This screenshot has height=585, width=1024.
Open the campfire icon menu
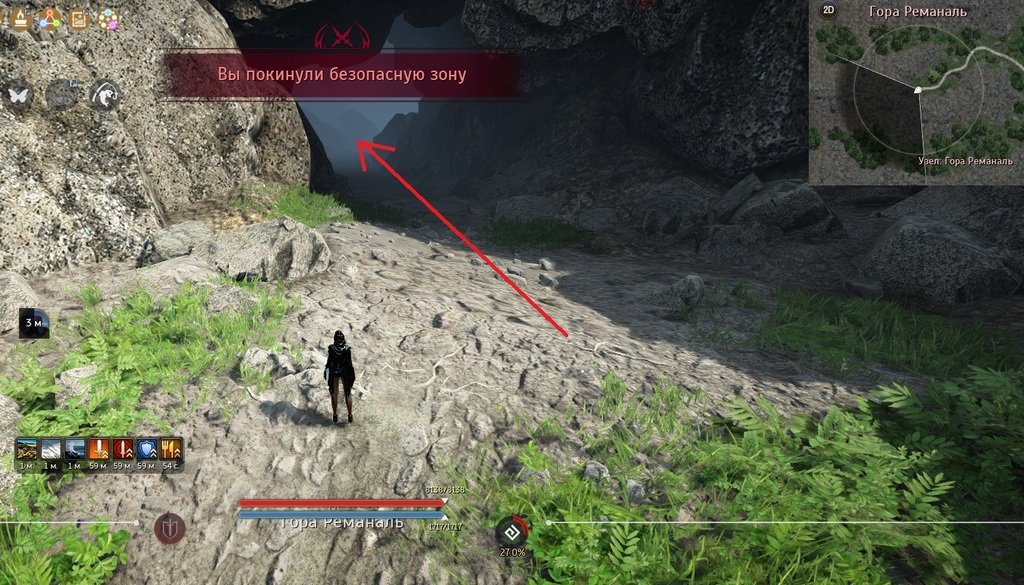[x=18, y=19]
